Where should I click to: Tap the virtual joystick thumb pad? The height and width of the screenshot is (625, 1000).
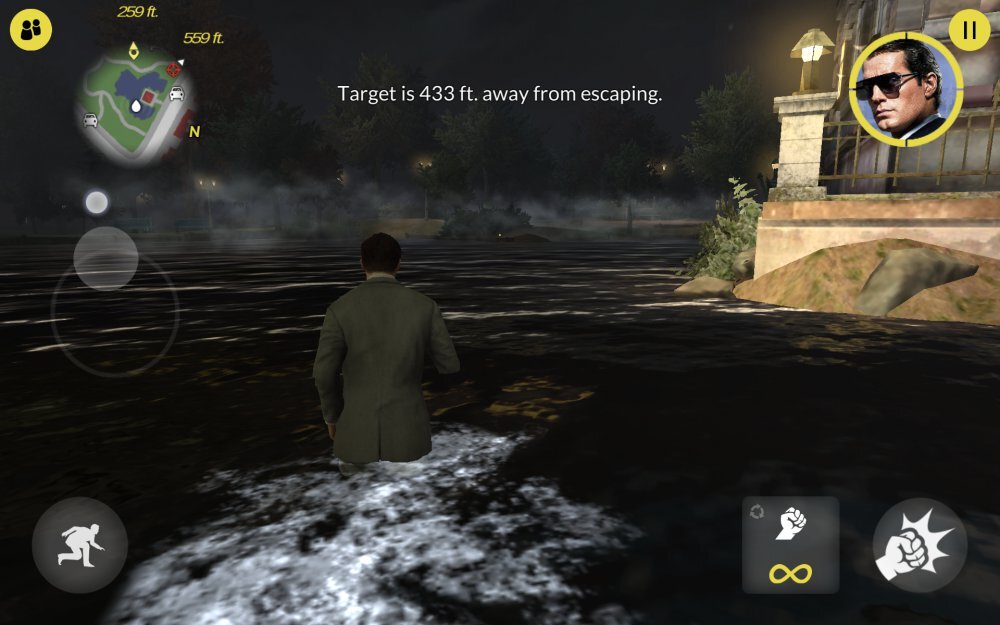pos(106,258)
